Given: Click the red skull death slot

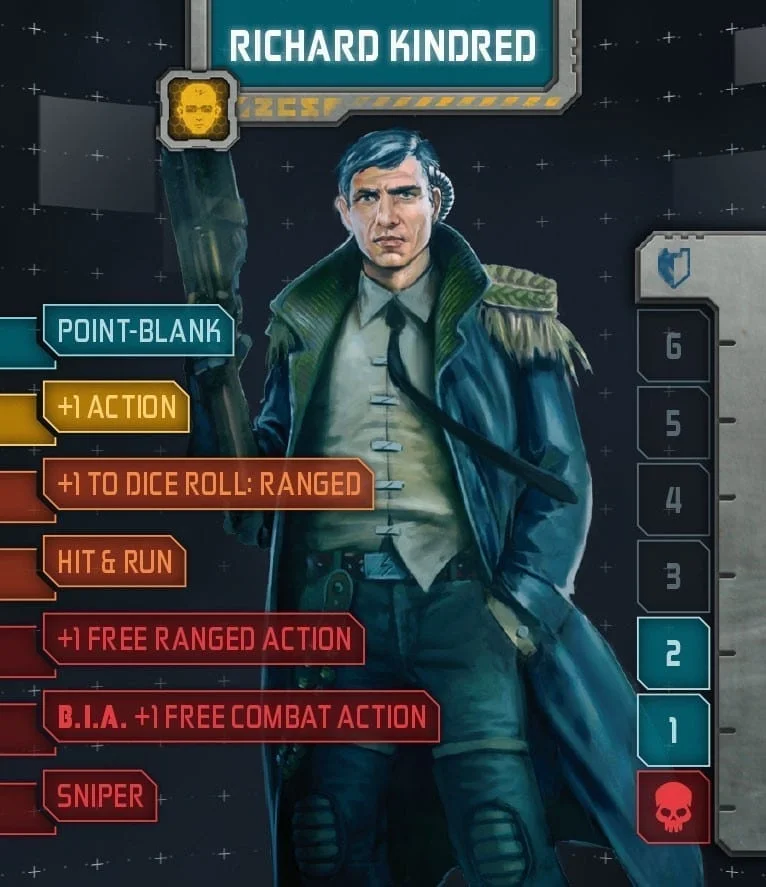Looking at the screenshot, I should (673, 808).
